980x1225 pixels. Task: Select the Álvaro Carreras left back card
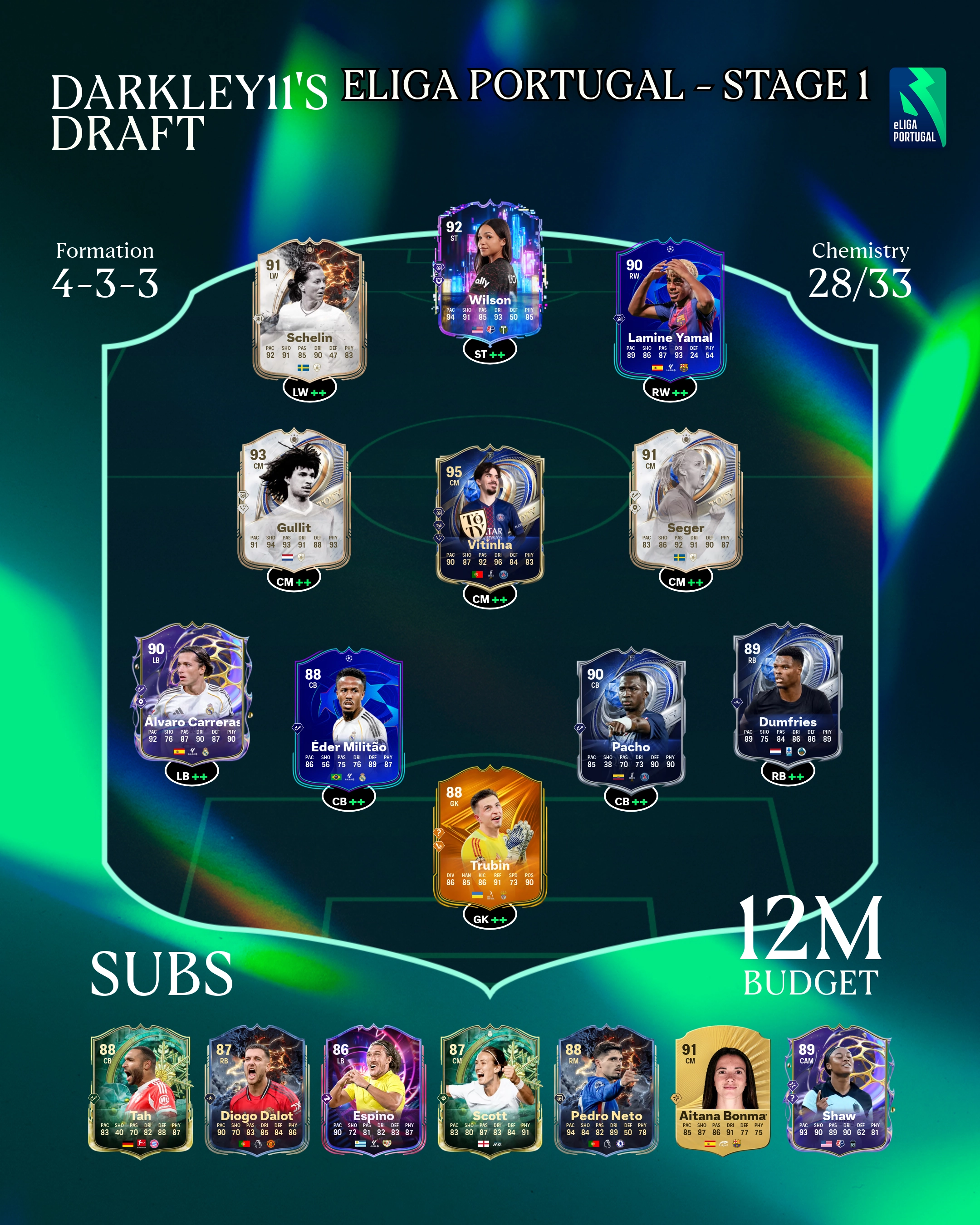pyautogui.click(x=191, y=693)
